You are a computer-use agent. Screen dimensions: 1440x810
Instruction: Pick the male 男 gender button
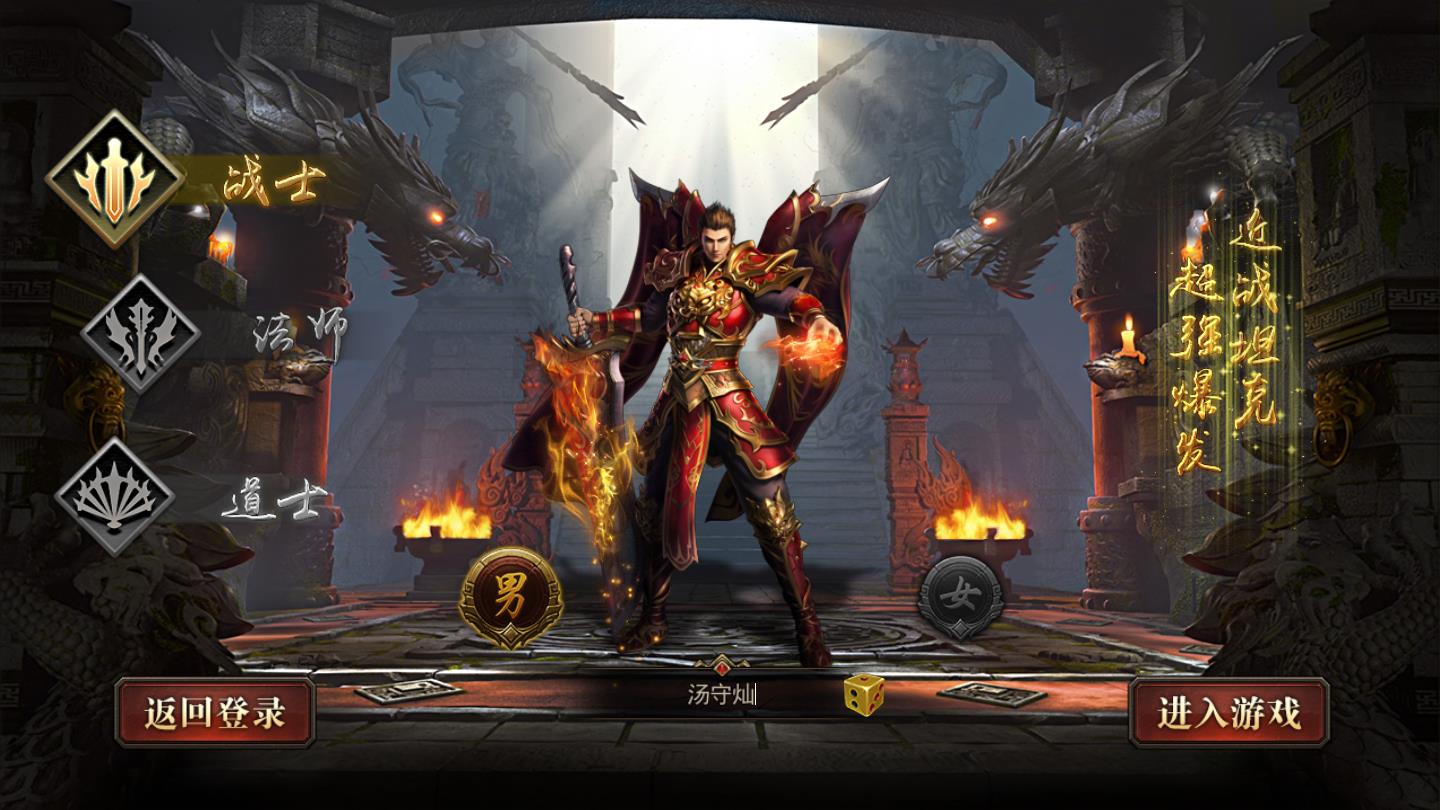(510, 594)
